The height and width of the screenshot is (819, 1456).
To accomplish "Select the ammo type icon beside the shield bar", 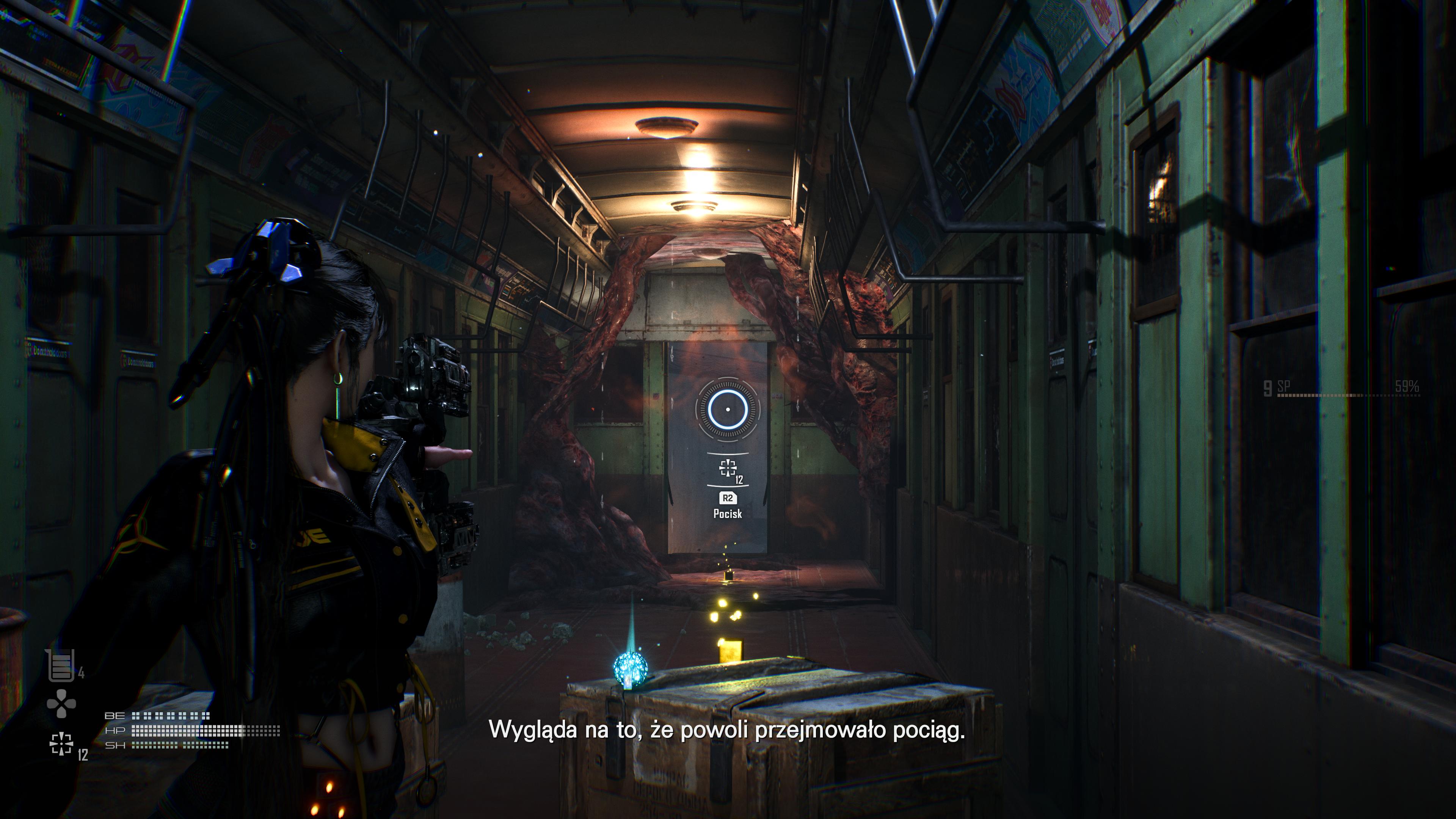I will [x=61, y=744].
